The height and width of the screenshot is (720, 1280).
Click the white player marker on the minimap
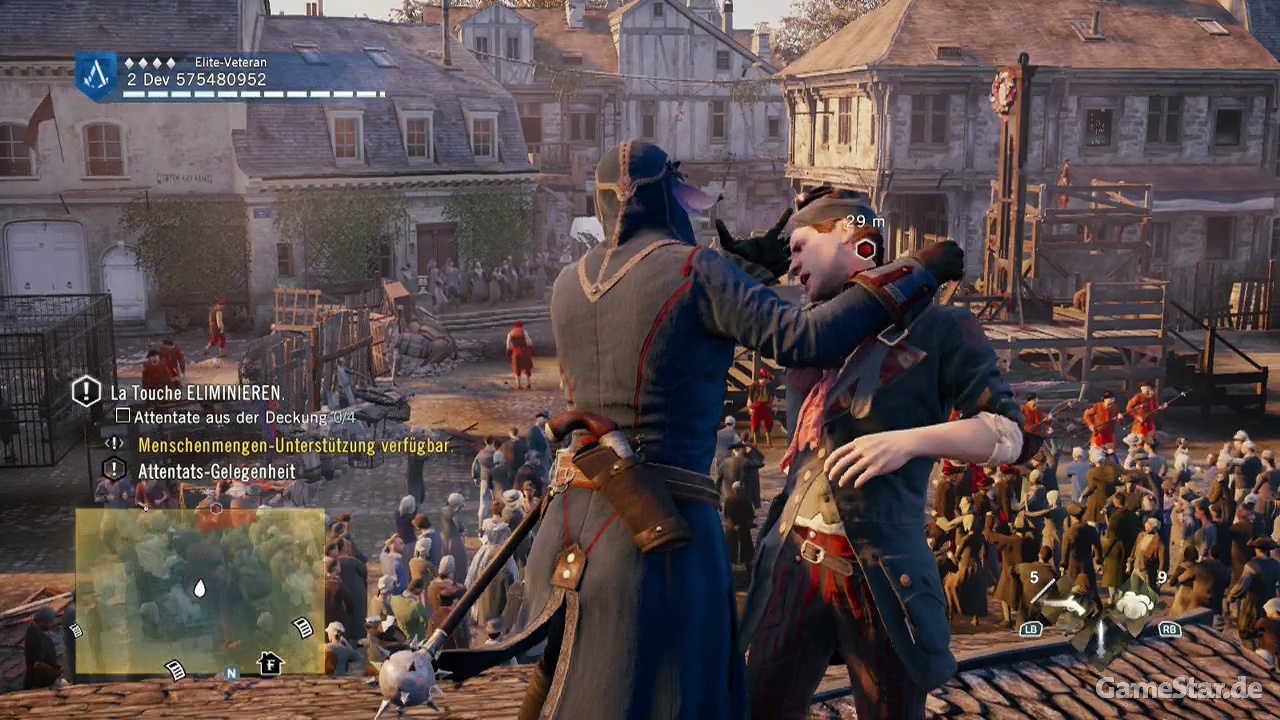[x=199, y=589]
